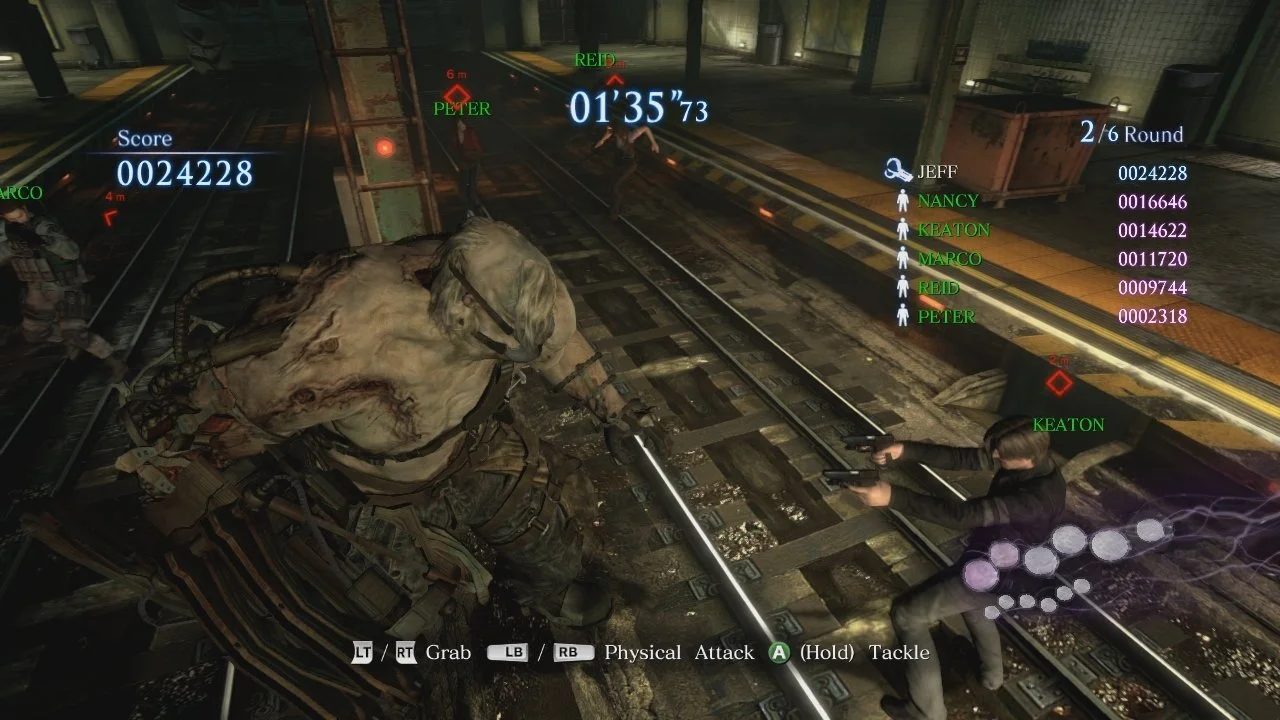The width and height of the screenshot is (1280, 720).
Task: Select the REID name label onscreen
Action: point(597,60)
